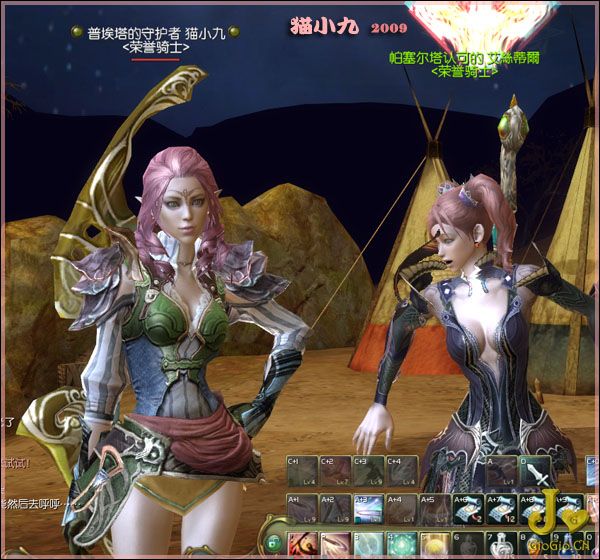
Task: Trigger the C+3 hotbar skill
Action: 368,471
